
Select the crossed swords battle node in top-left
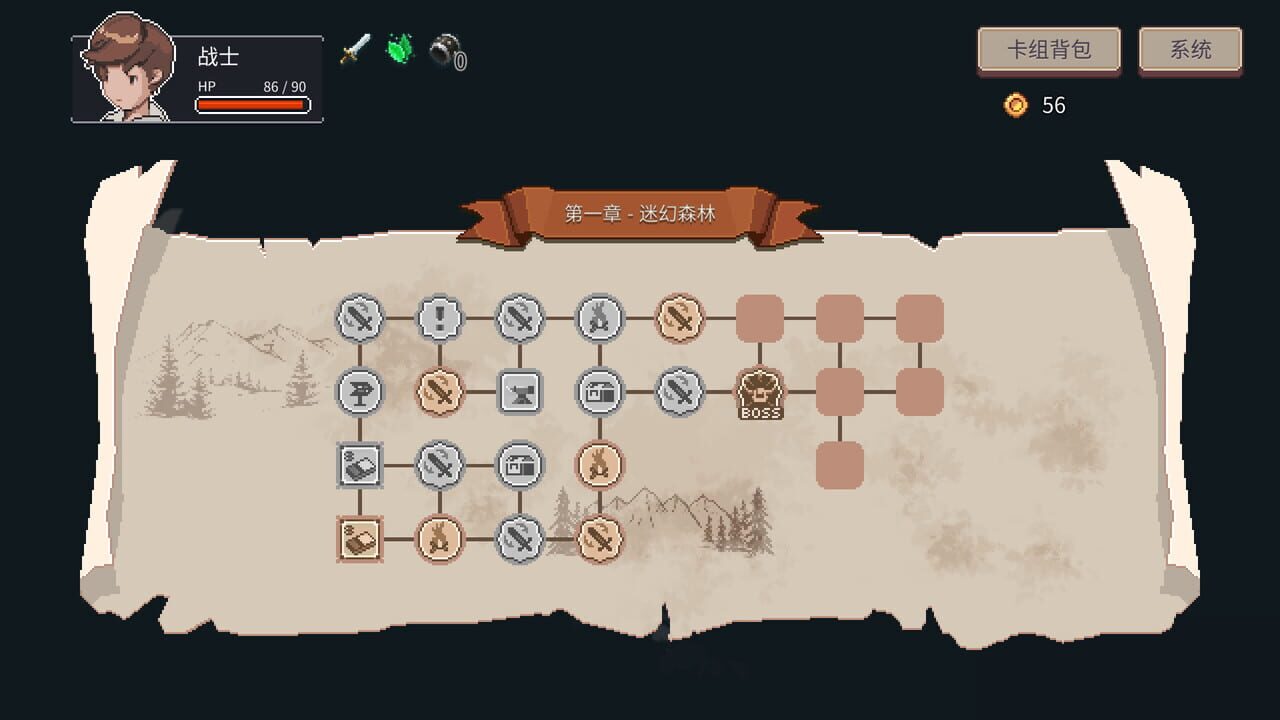click(361, 316)
